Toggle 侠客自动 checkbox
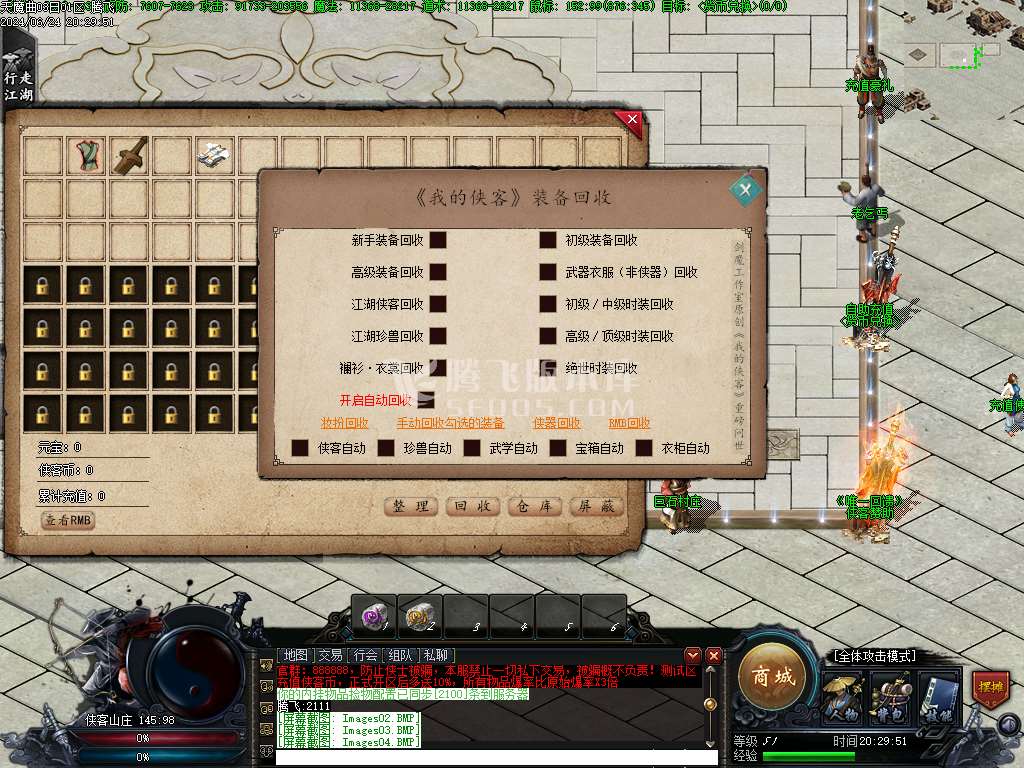1024x768 pixels. [x=300, y=448]
